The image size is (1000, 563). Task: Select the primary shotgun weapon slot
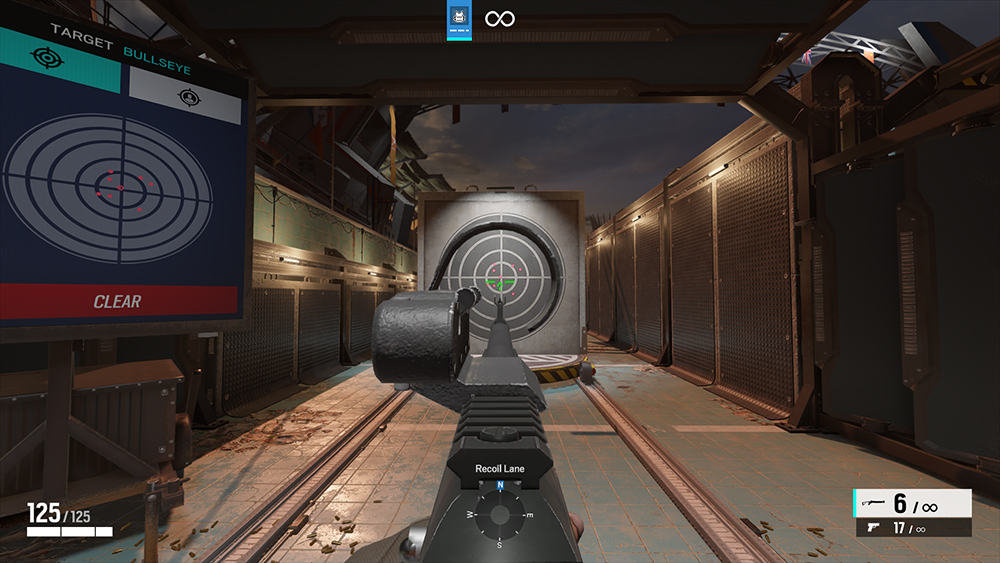[912, 503]
